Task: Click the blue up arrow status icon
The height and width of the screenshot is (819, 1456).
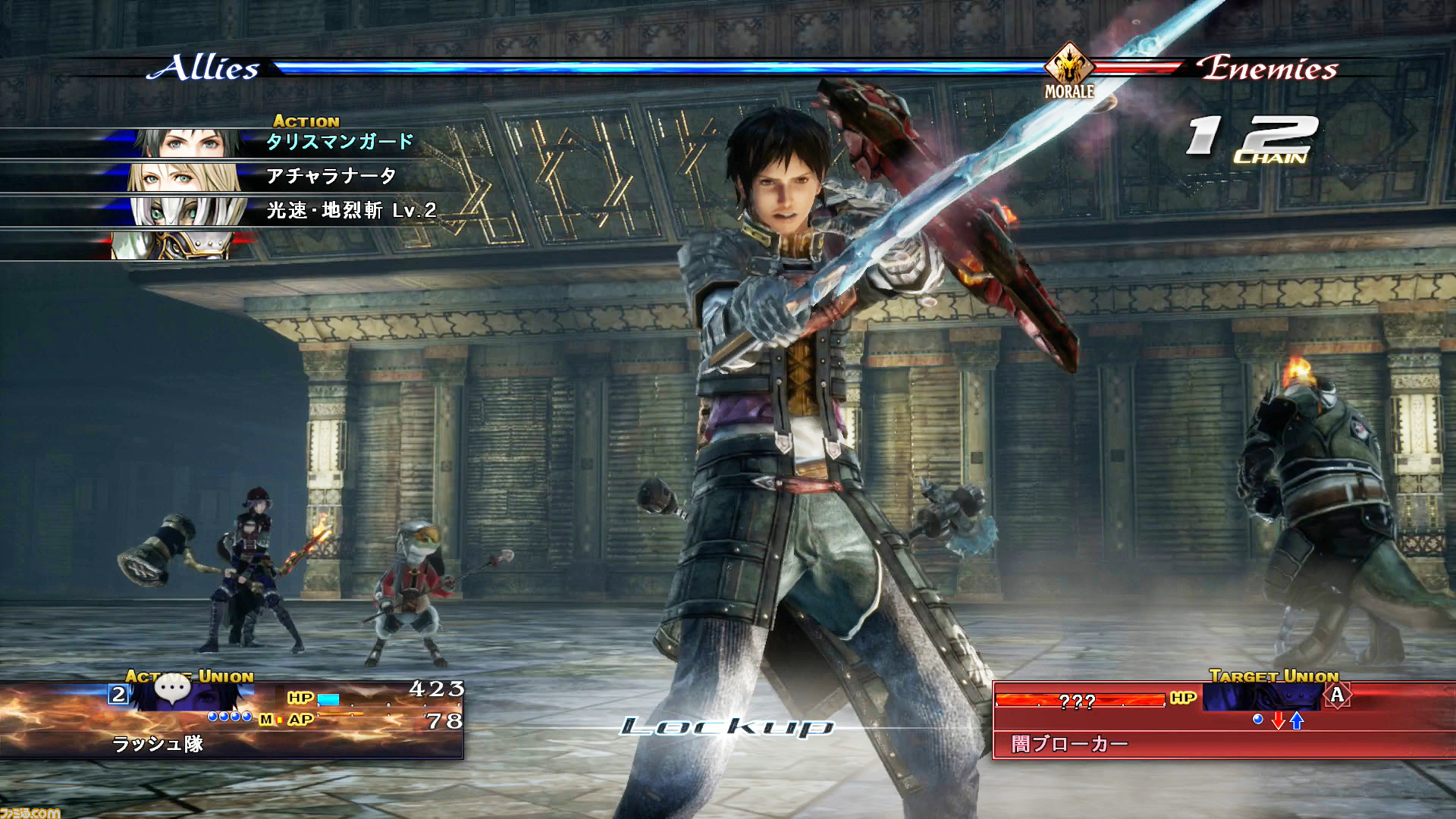Action: click(1297, 720)
